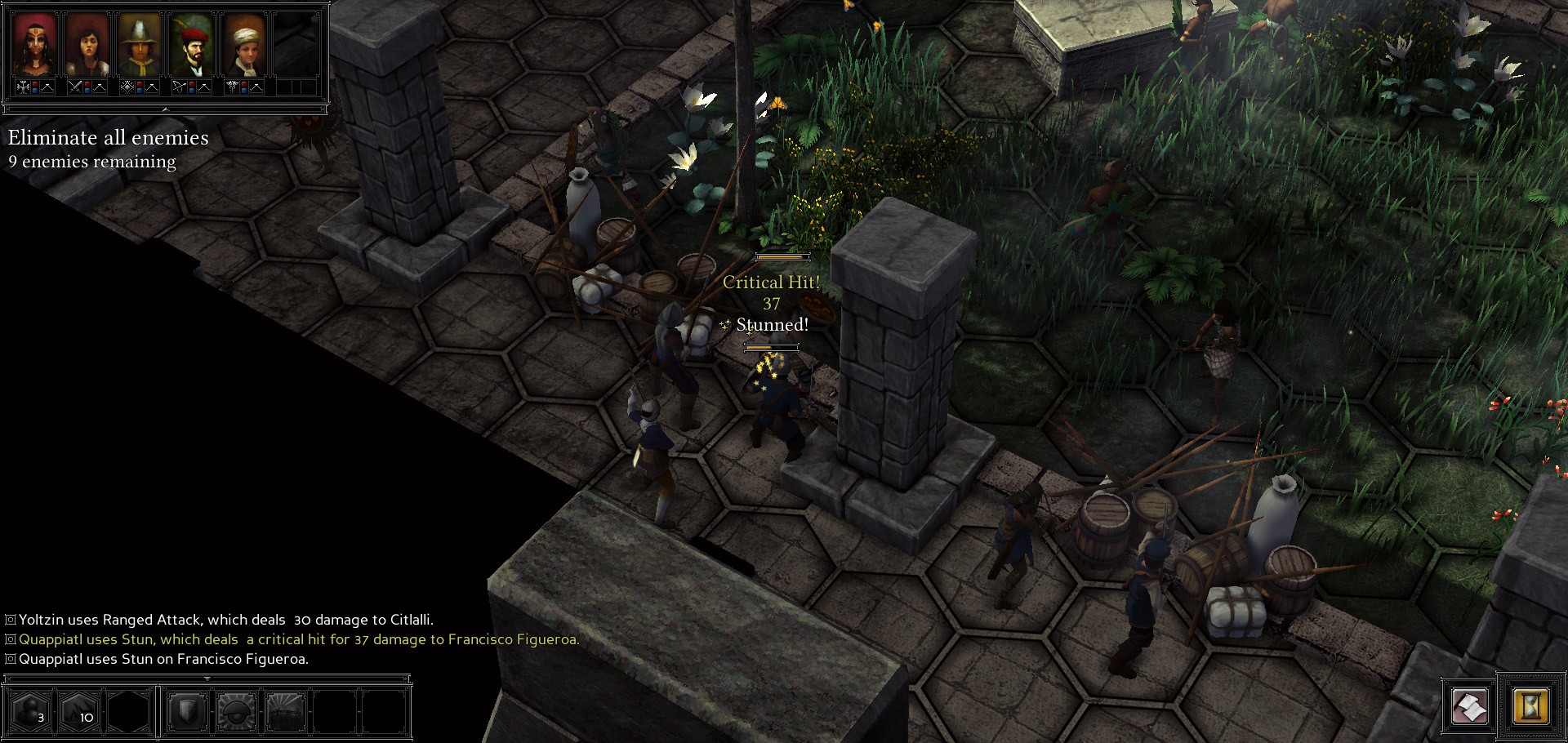This screenshot has height=743, width=1568.
Task: Collapse the ability bar arrow
Action: [207, 678]
